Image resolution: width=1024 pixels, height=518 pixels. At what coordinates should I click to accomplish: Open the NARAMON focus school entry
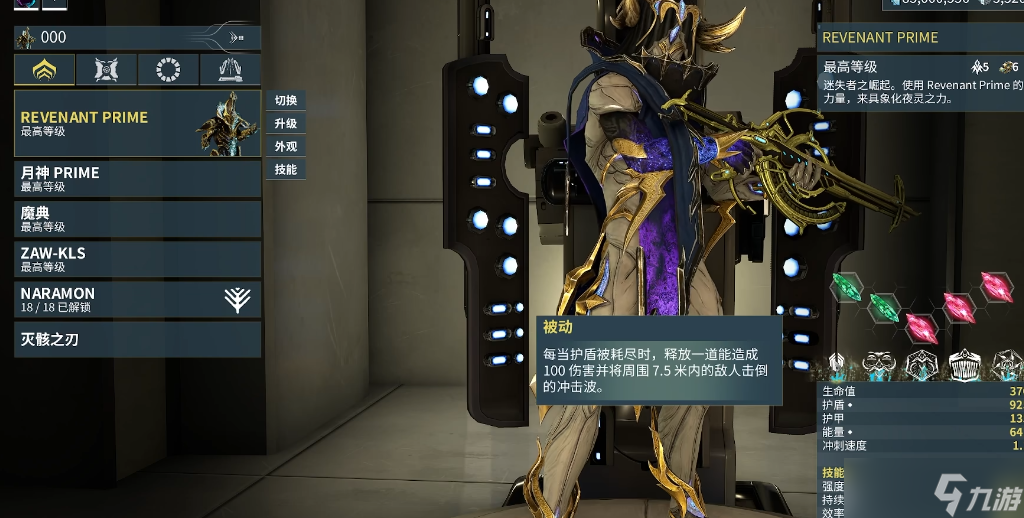[x=137, y=299]
